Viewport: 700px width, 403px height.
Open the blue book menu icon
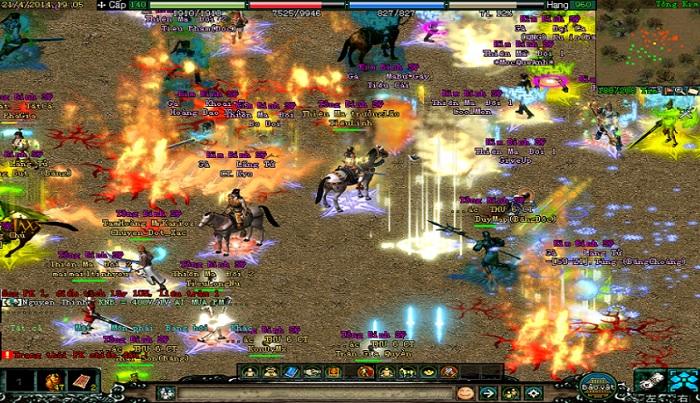tap(292, 372)
